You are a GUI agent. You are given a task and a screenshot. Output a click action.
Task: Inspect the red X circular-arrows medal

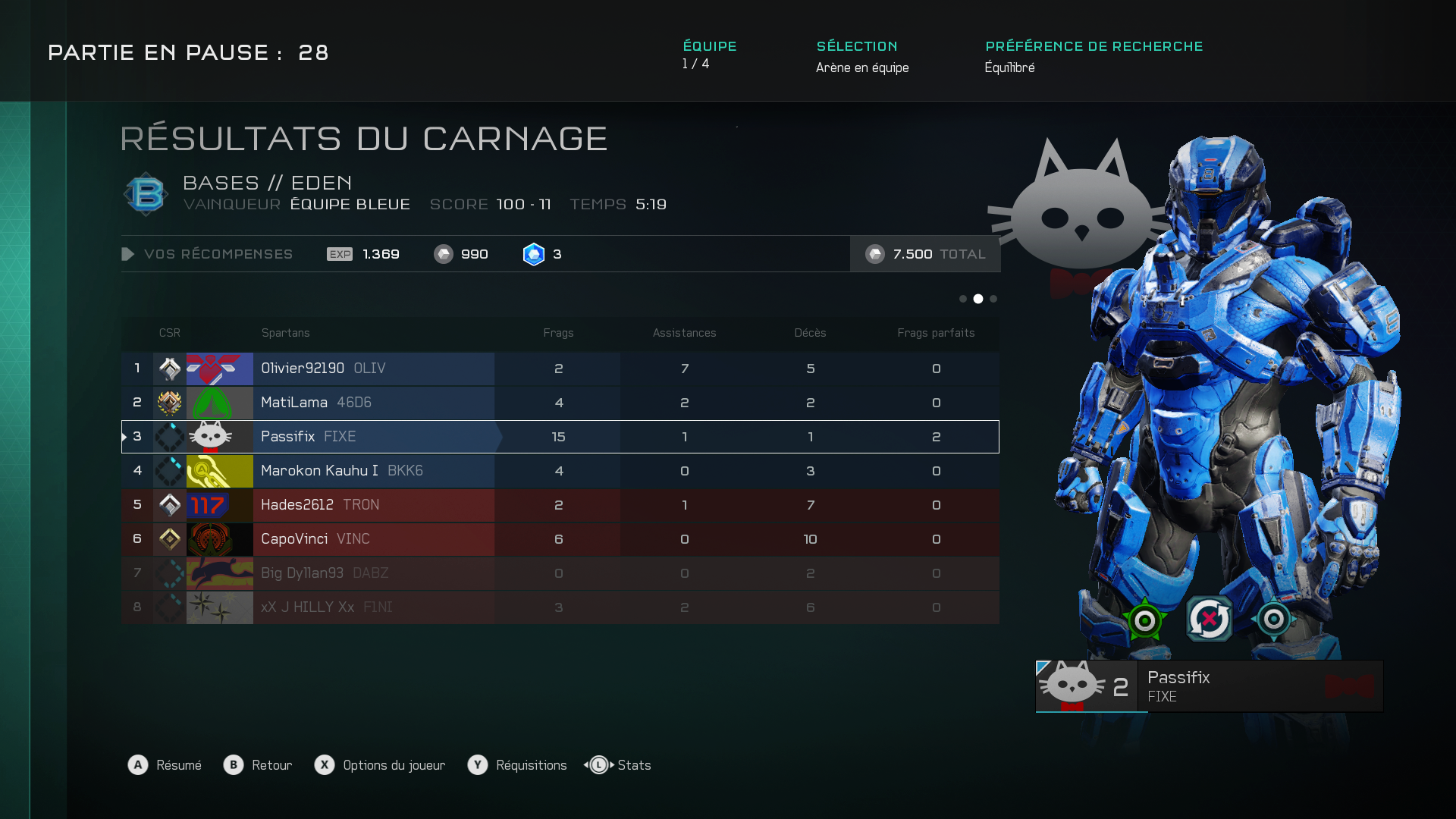pyautogui.click(x=1209, y=620)
